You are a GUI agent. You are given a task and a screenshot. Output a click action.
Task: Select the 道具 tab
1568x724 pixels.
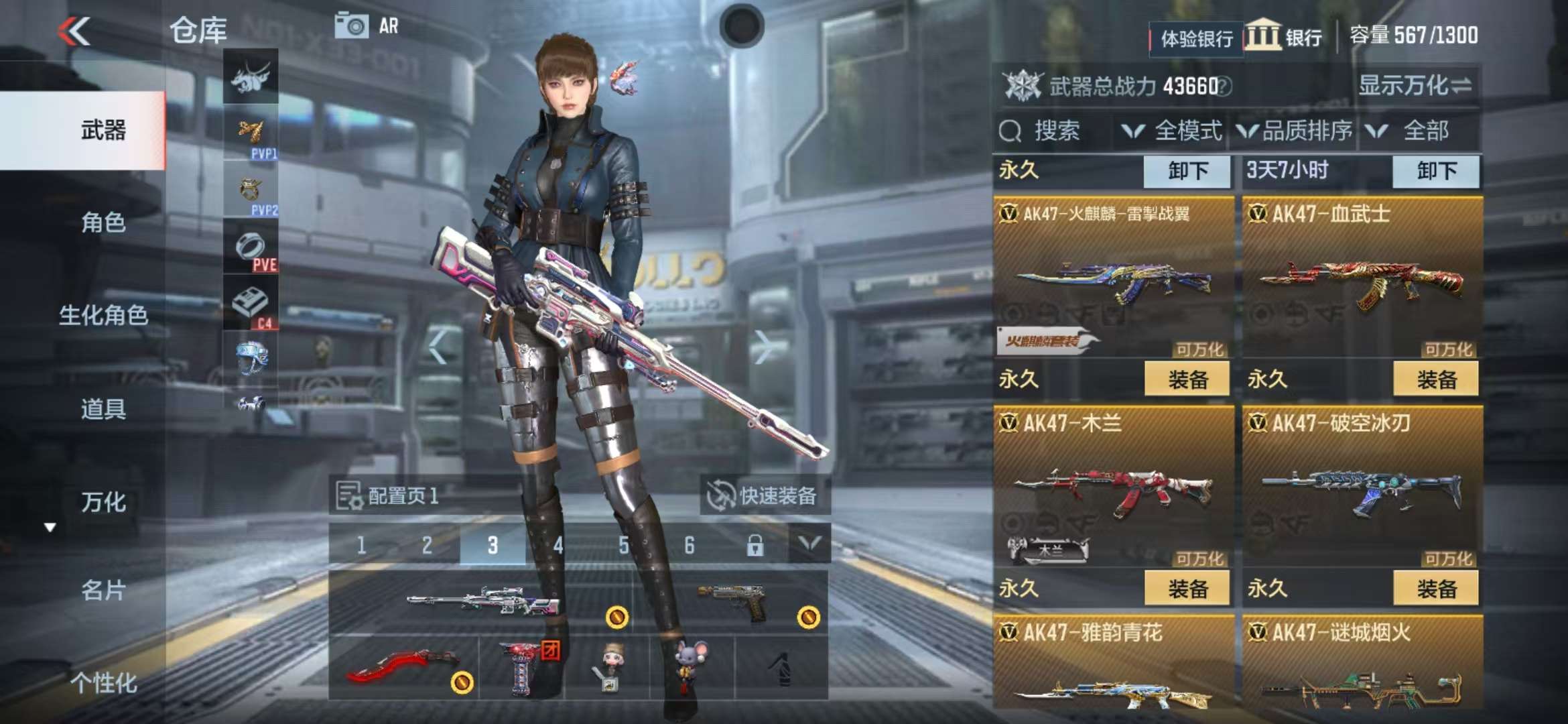coord(103,408)
